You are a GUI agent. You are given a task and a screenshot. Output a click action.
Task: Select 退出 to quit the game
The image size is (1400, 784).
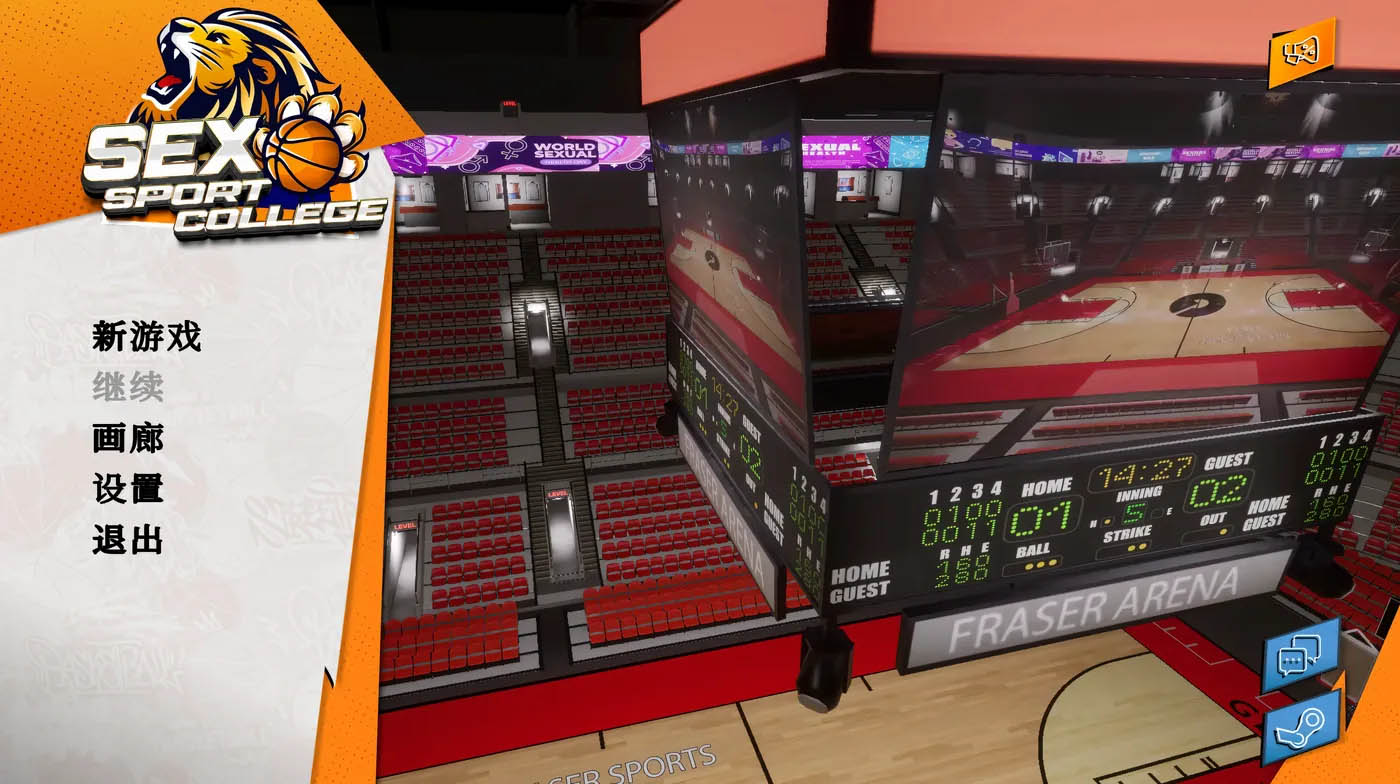[x=127, y=540]
